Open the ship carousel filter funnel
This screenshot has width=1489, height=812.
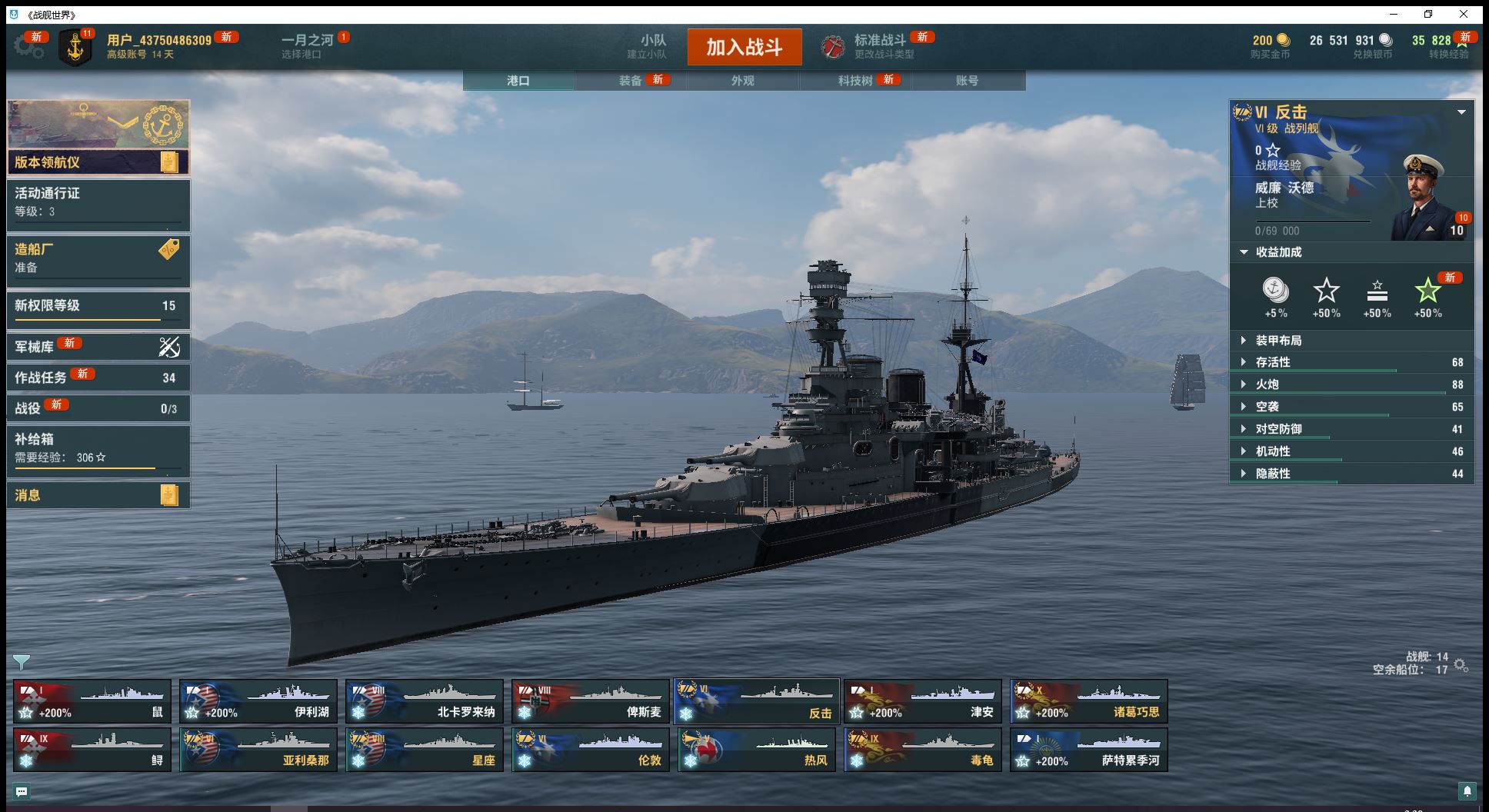[22, 662]
